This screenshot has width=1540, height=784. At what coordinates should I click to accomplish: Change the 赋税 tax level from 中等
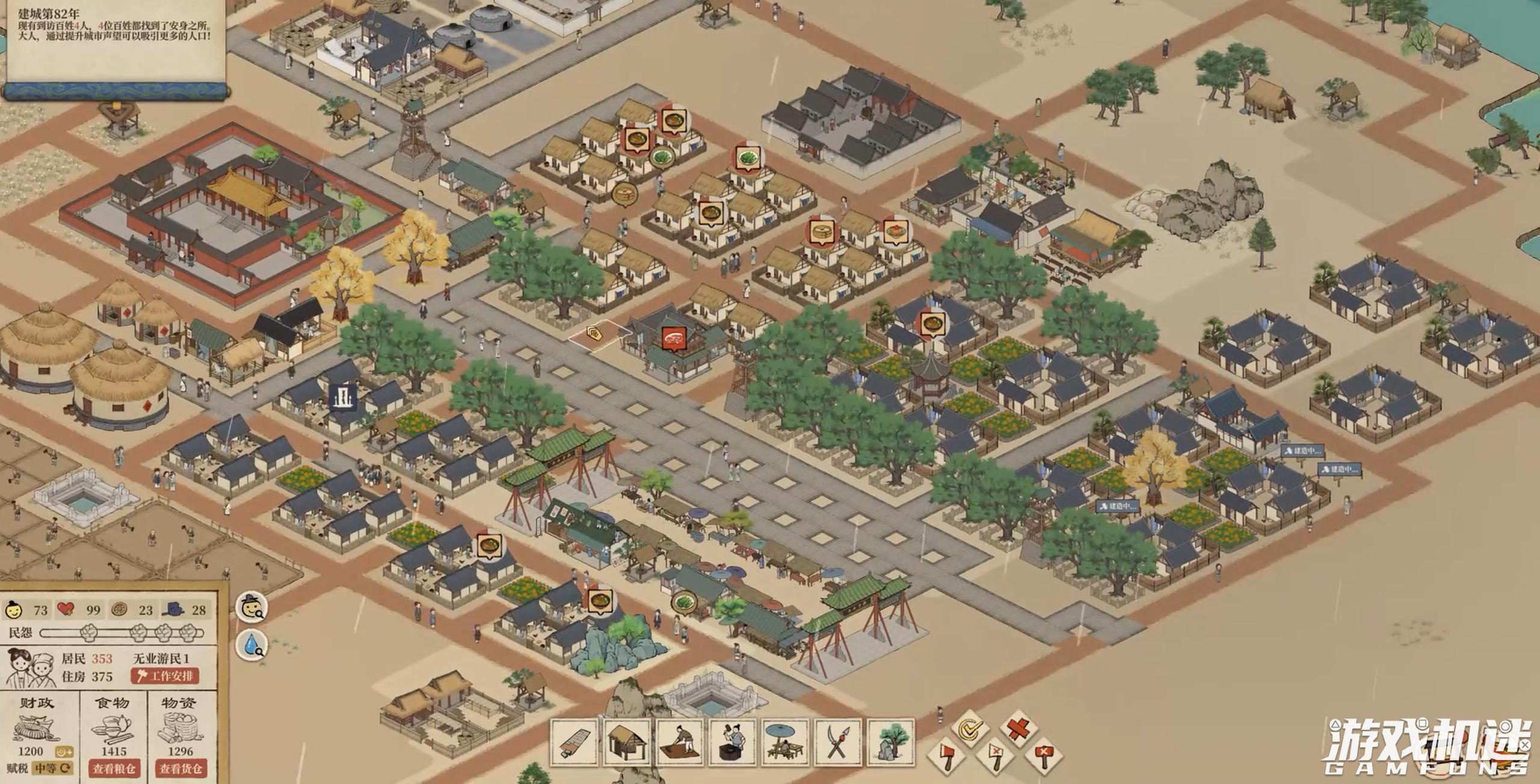(53, 768)
